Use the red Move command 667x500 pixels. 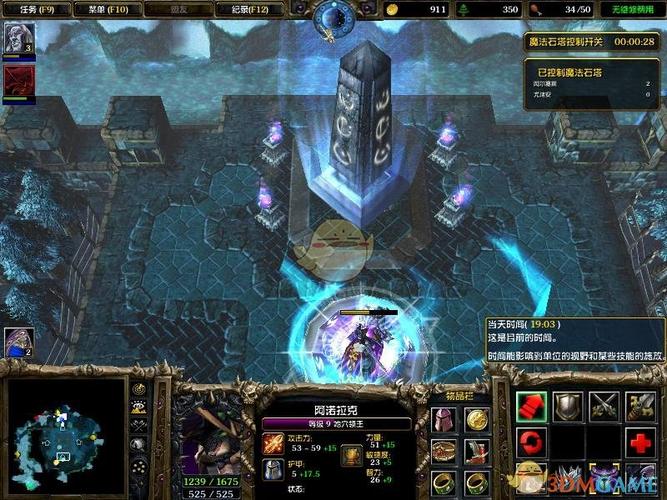(x=532, y=405)
